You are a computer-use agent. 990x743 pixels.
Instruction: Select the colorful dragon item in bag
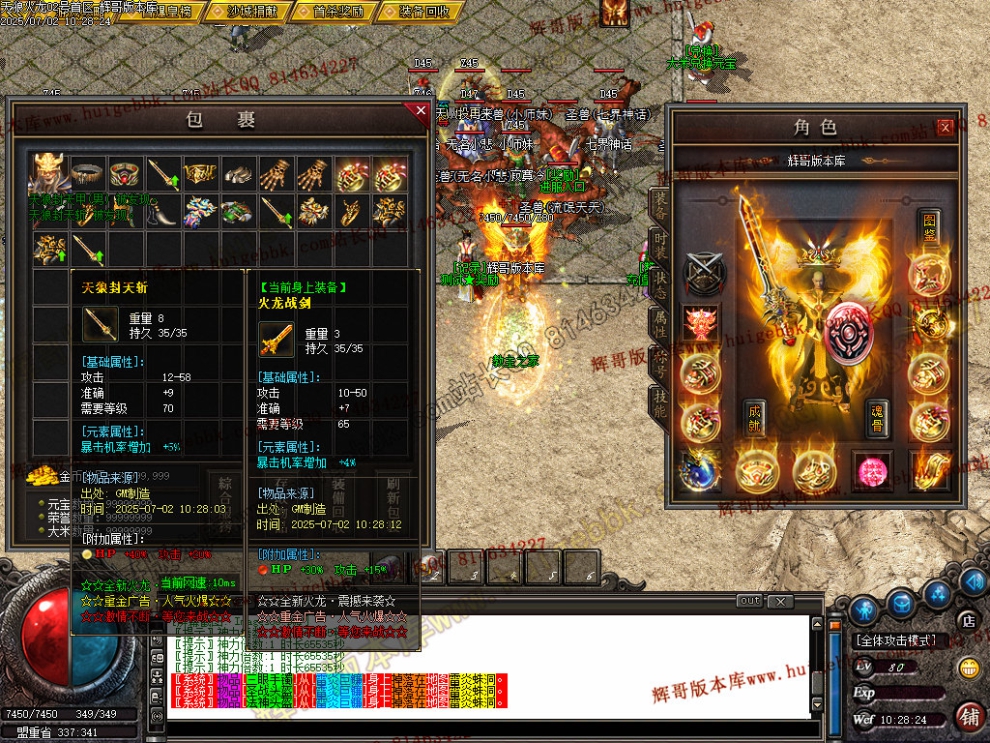tap(198, 211)
